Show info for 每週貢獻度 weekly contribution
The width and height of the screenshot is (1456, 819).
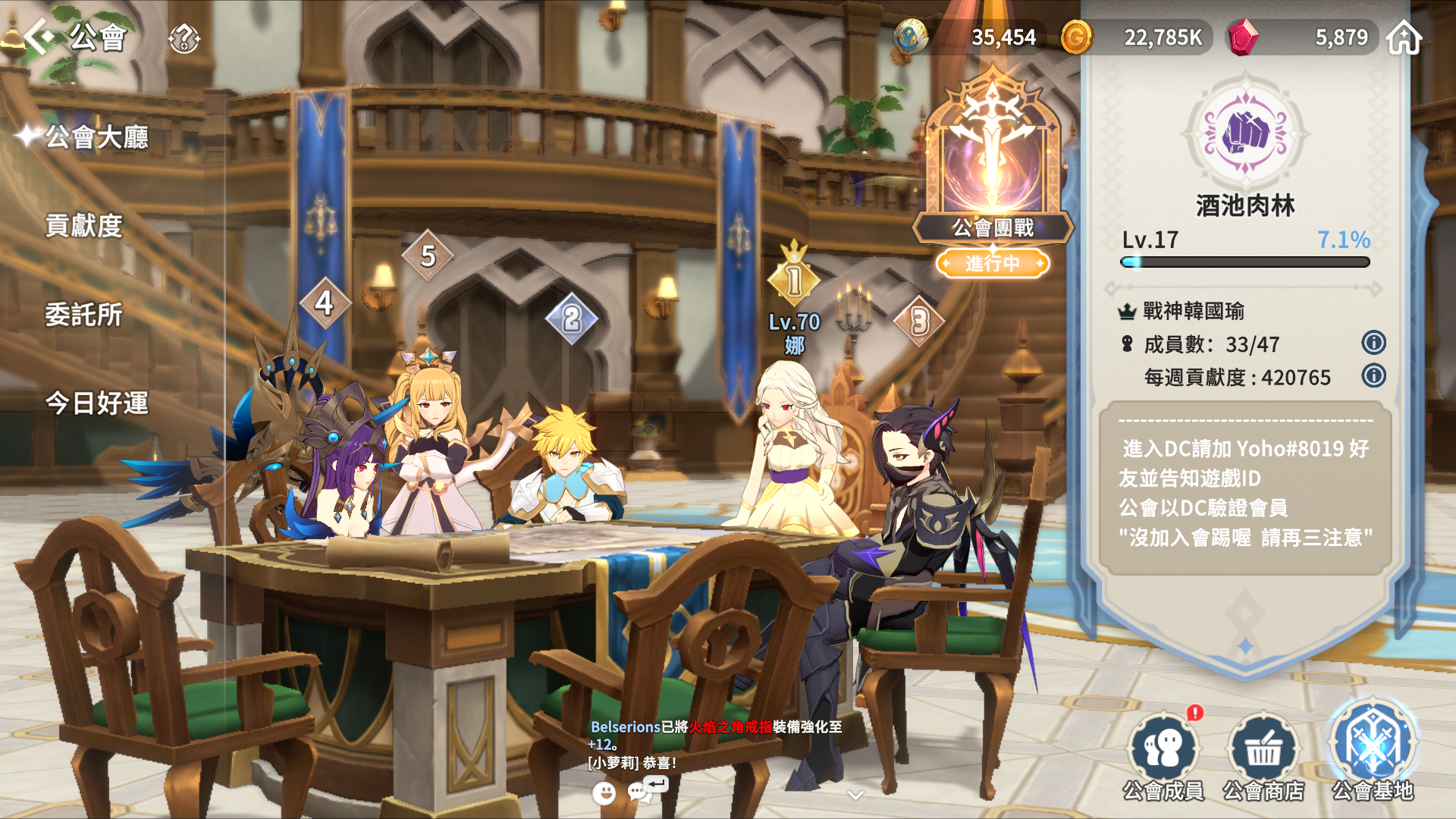(1373, 376)
